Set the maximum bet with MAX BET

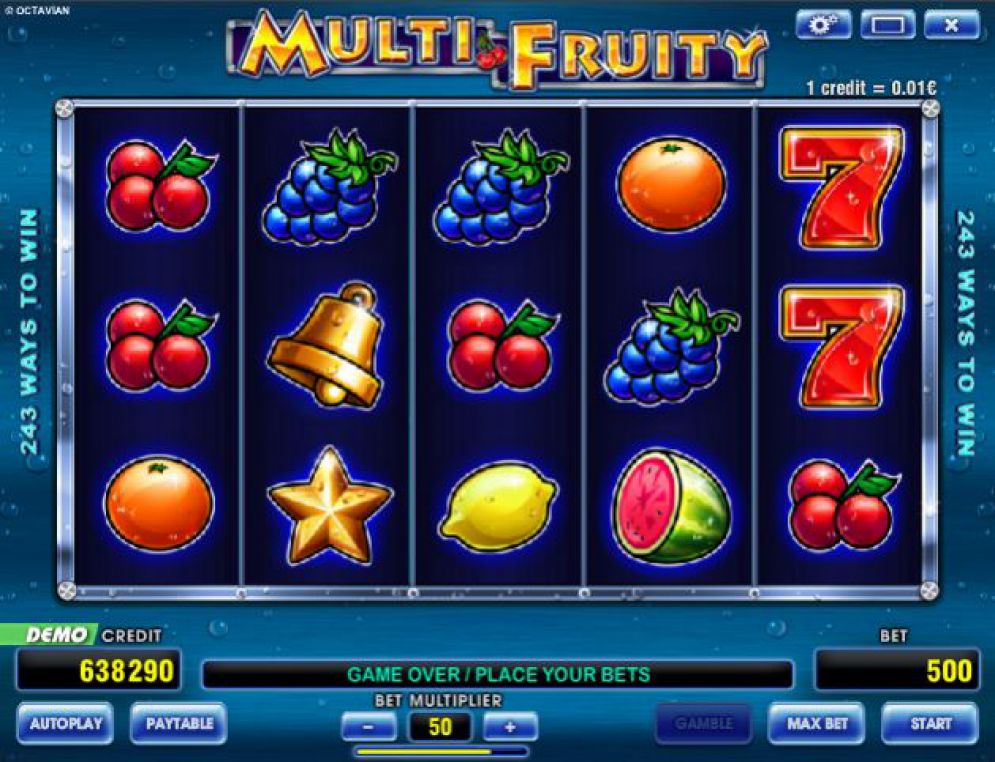[x=817, y=723]
